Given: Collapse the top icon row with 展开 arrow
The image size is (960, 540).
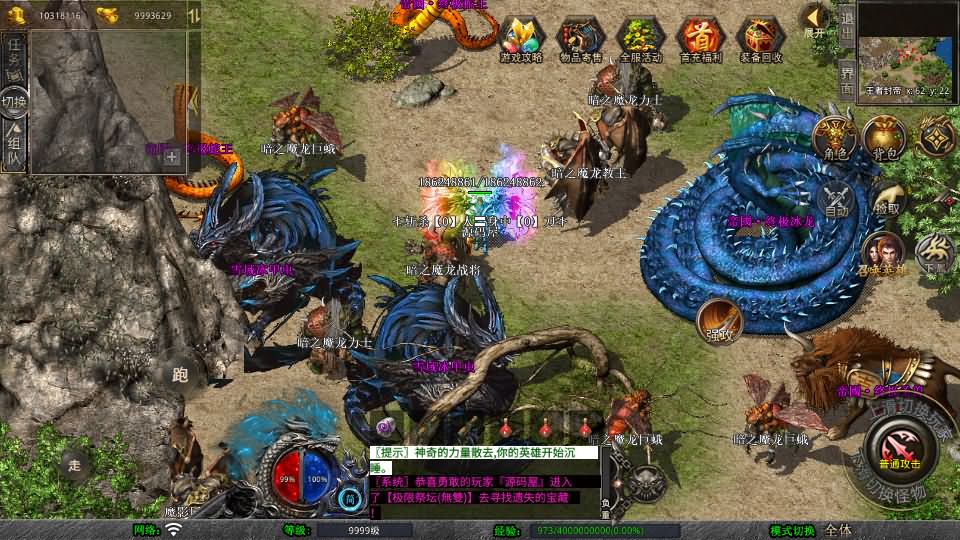Looking at the screenshot, I should [815, 20].
